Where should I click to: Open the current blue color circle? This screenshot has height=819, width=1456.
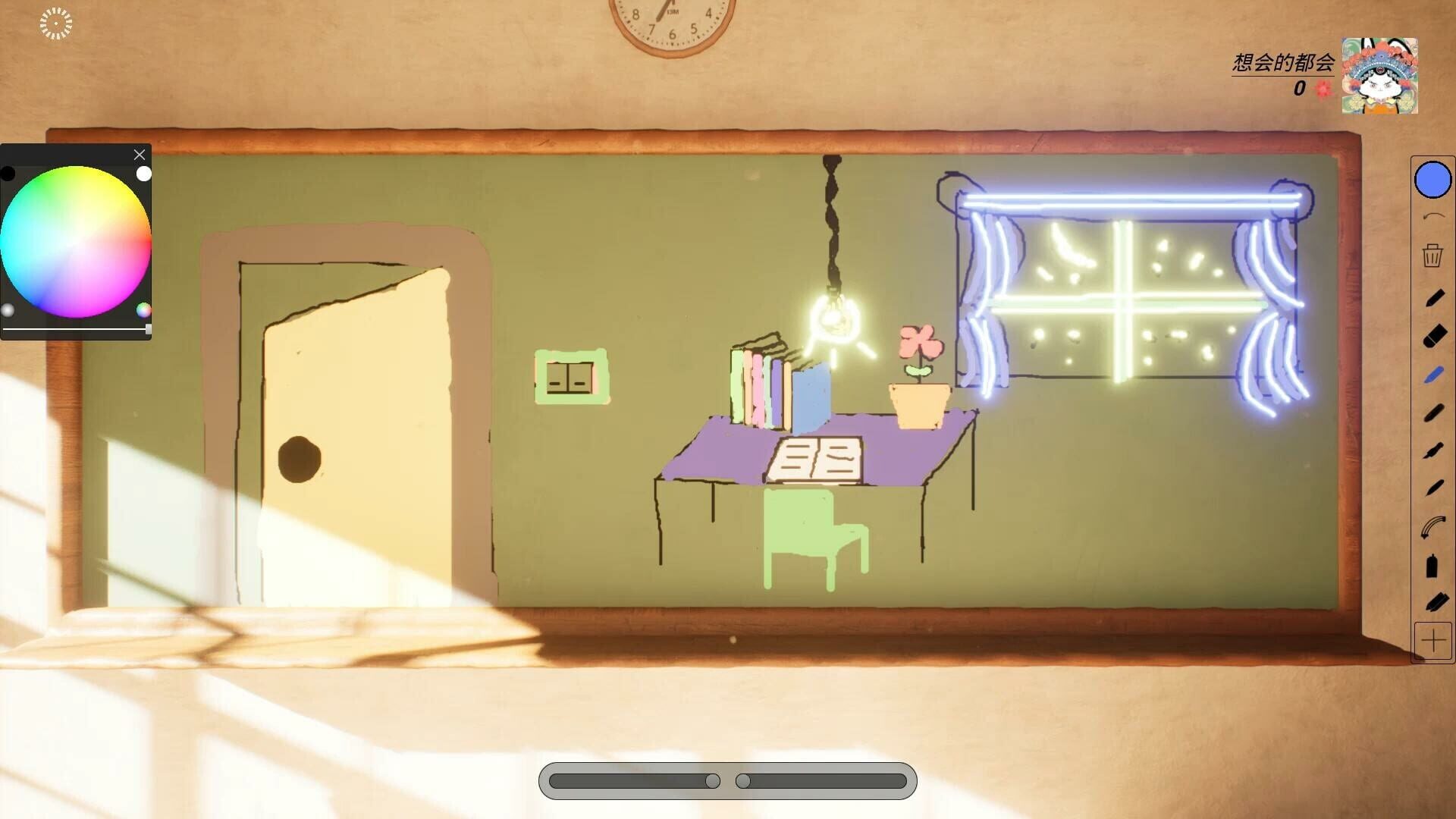(1432, 180)
